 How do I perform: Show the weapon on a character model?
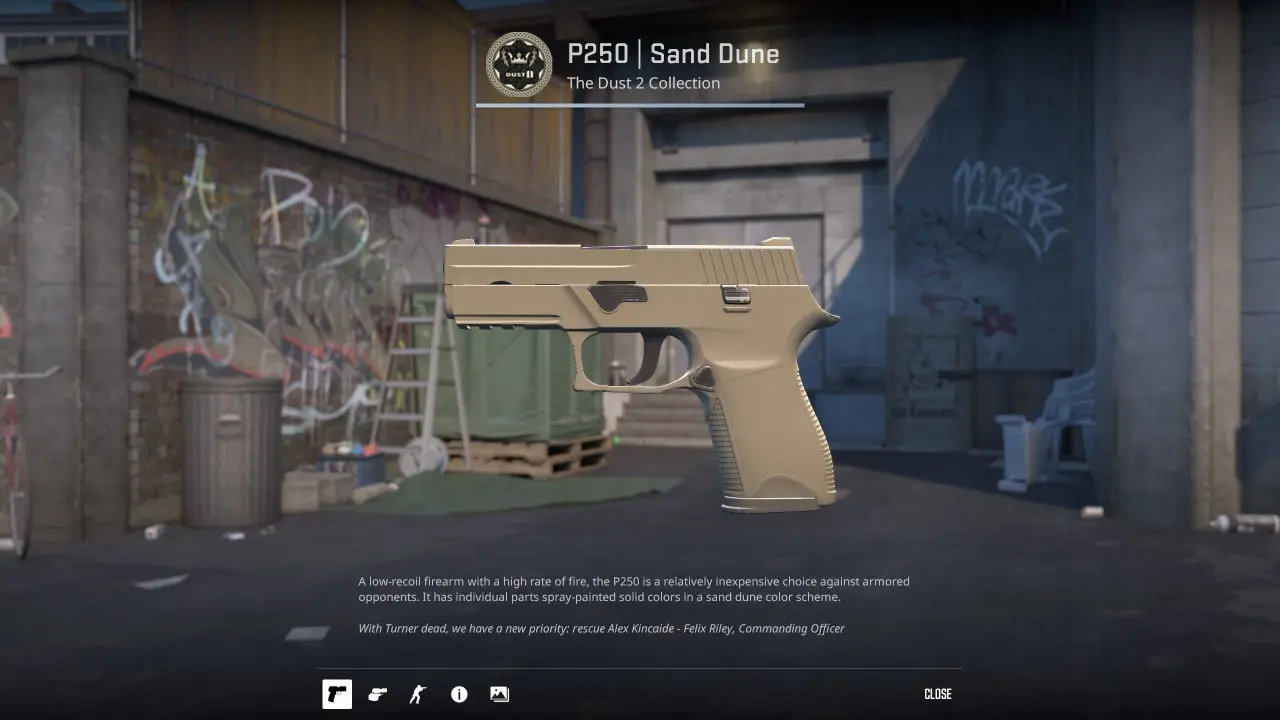(418, 694)
